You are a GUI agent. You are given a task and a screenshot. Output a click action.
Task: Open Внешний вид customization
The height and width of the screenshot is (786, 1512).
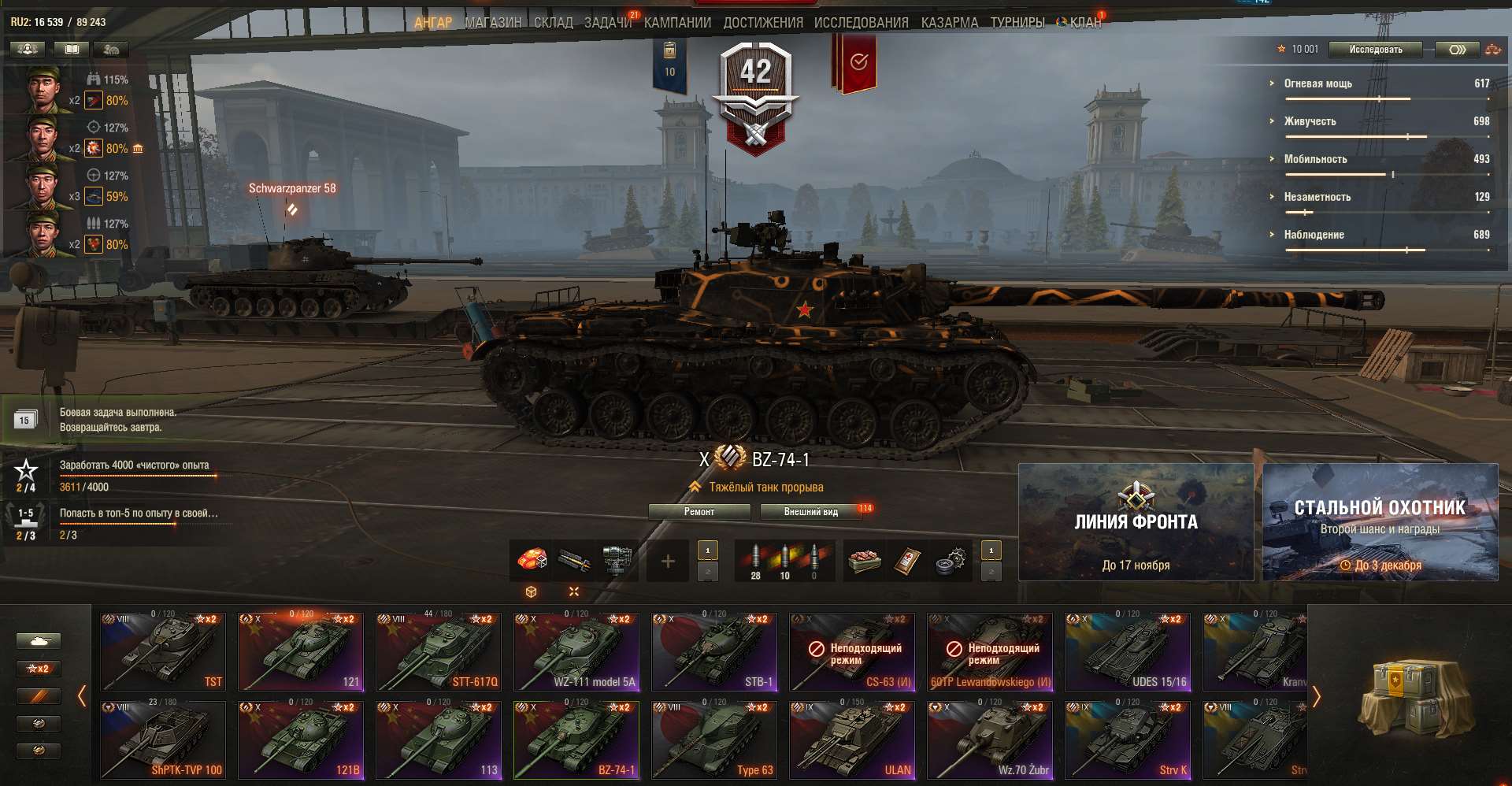pyautogui.click(x=811, y=511)
